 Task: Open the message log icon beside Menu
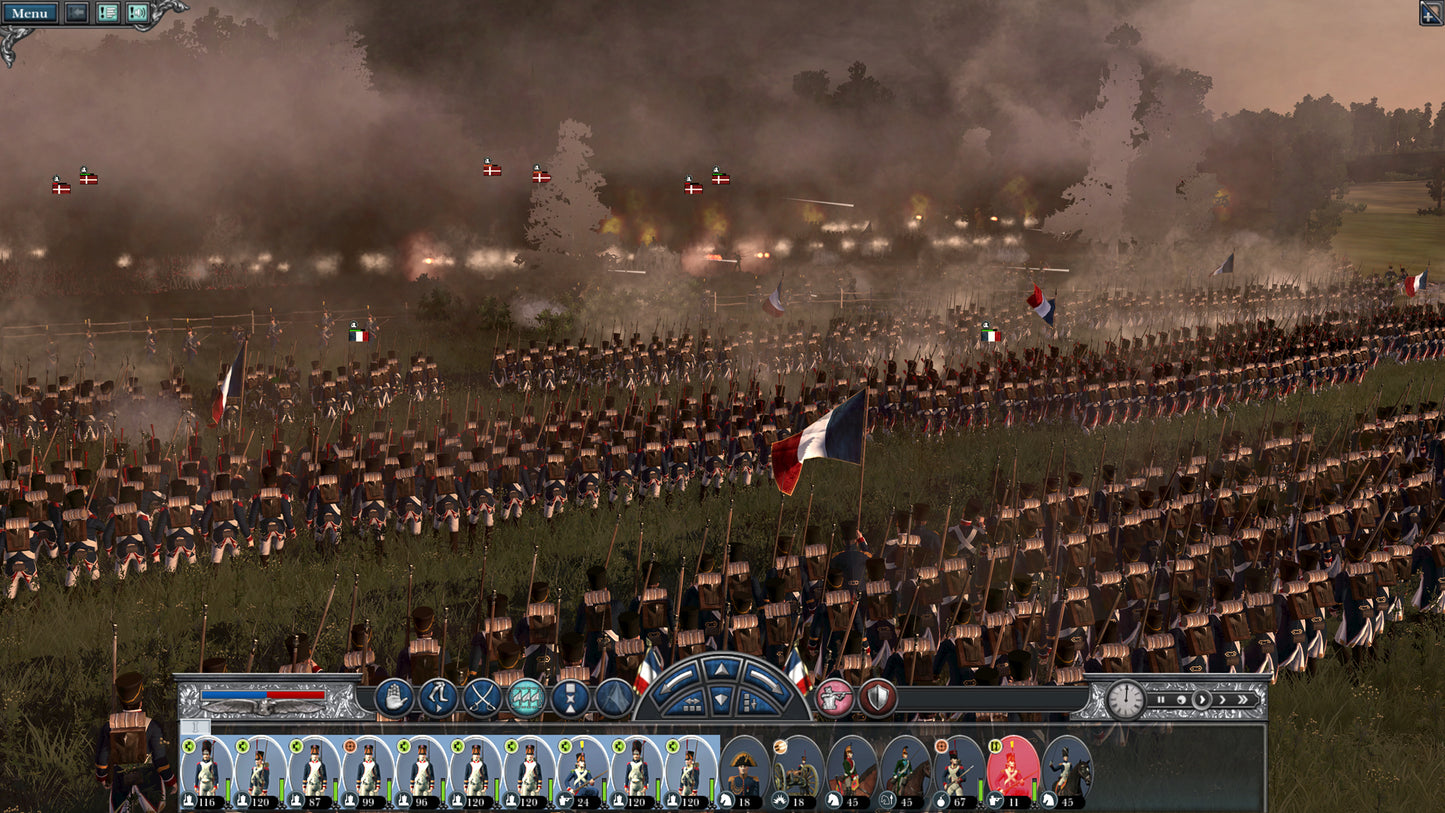click(104, 13)
